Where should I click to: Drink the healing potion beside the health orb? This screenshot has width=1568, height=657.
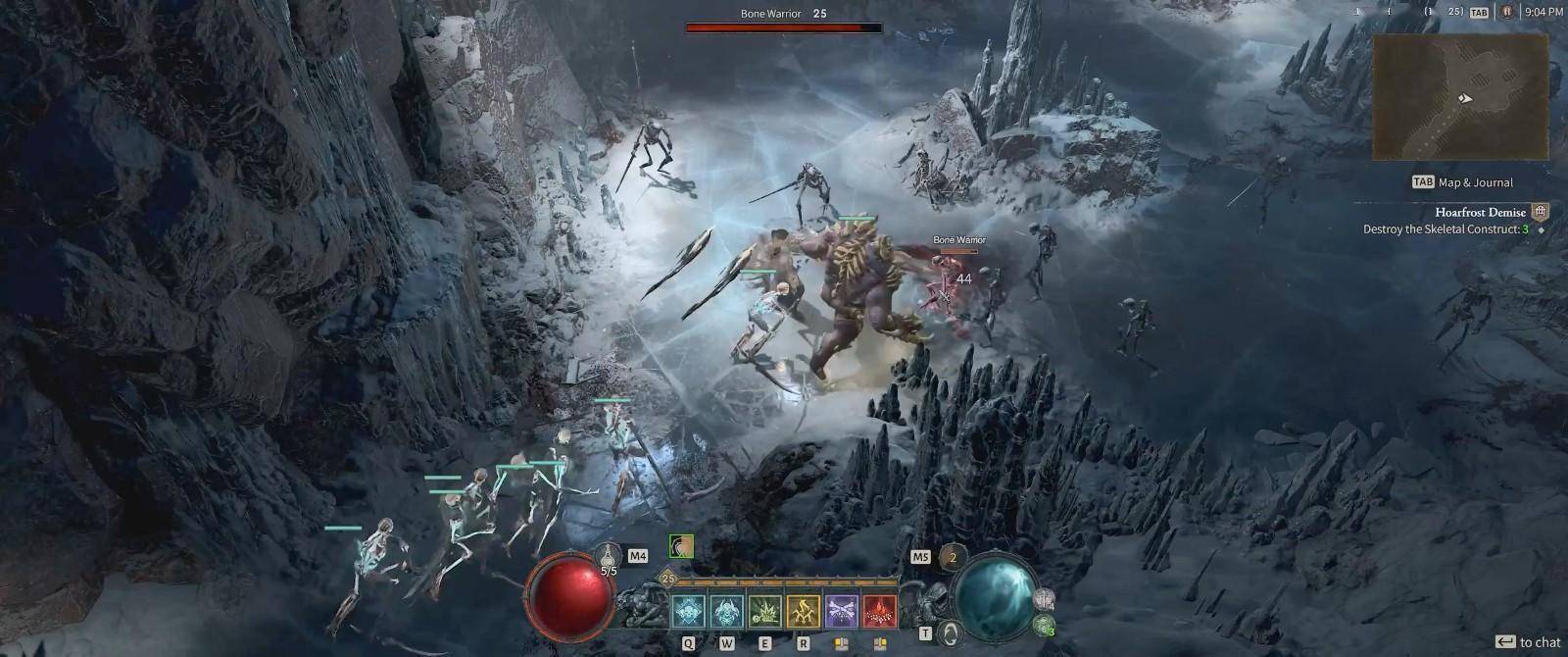coord(609,559)
